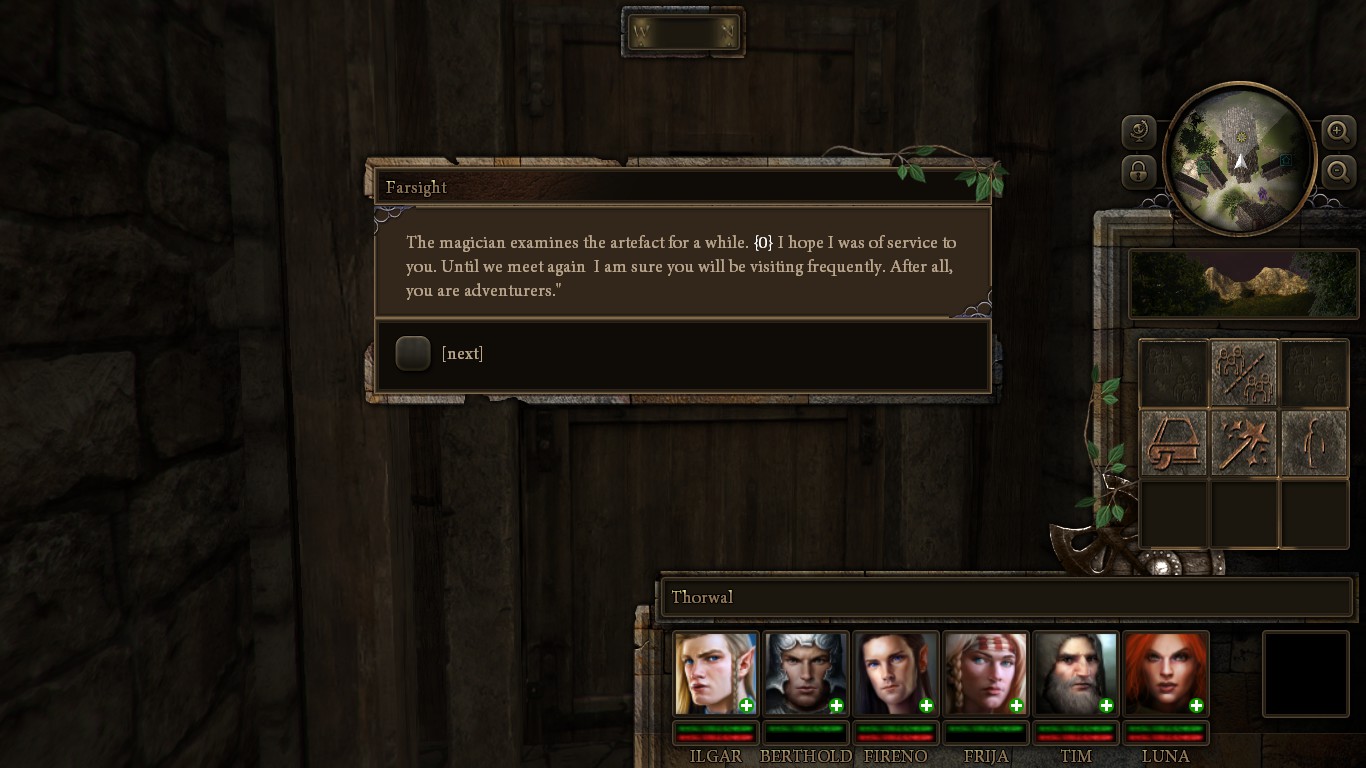Image resolution: width=1366 pixels, height=768 pixels.
Task: Select the single figure action icon
Action: [1314, 442]
